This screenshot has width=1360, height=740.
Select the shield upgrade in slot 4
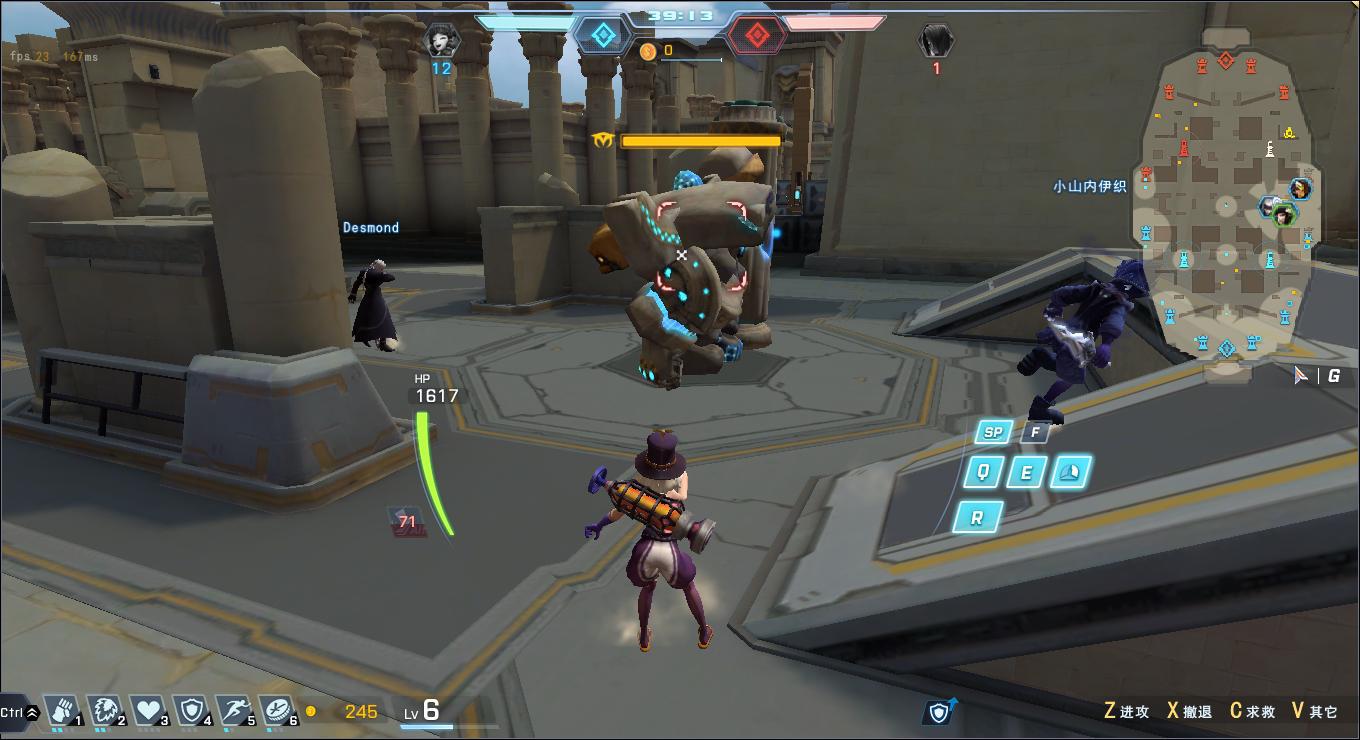pos(191,710)
